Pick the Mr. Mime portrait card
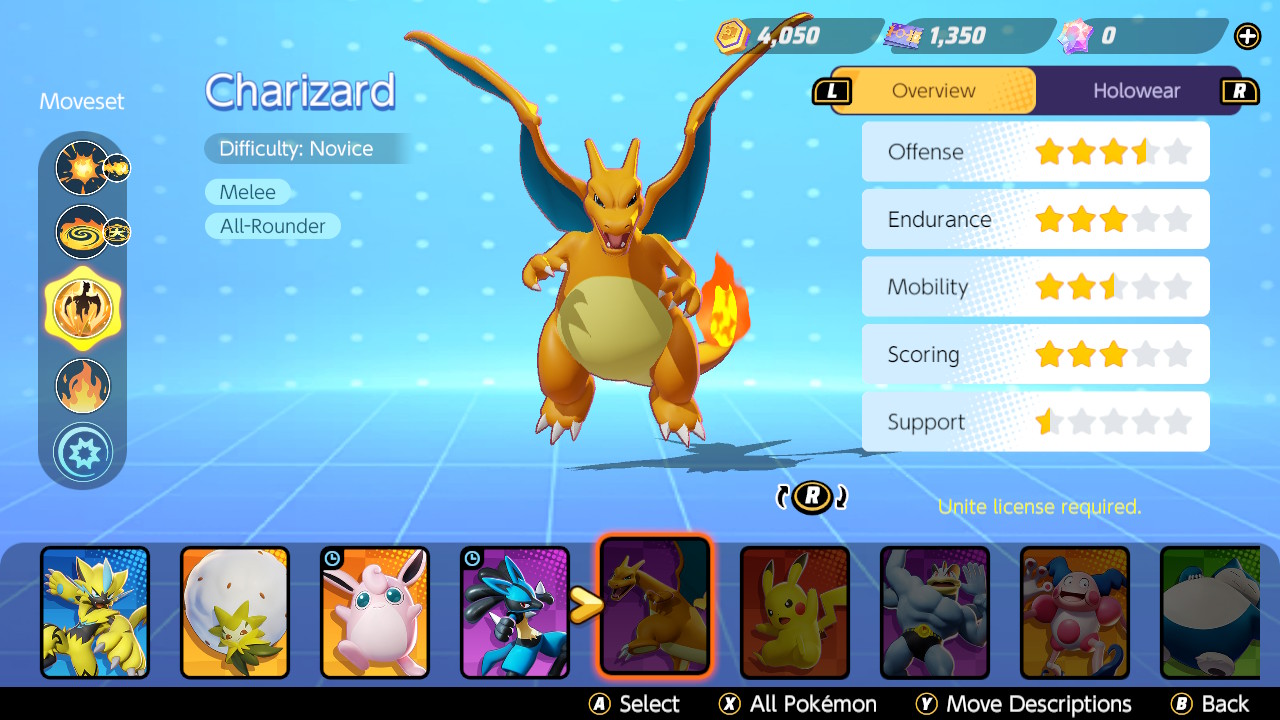 tap(1075, 612)
